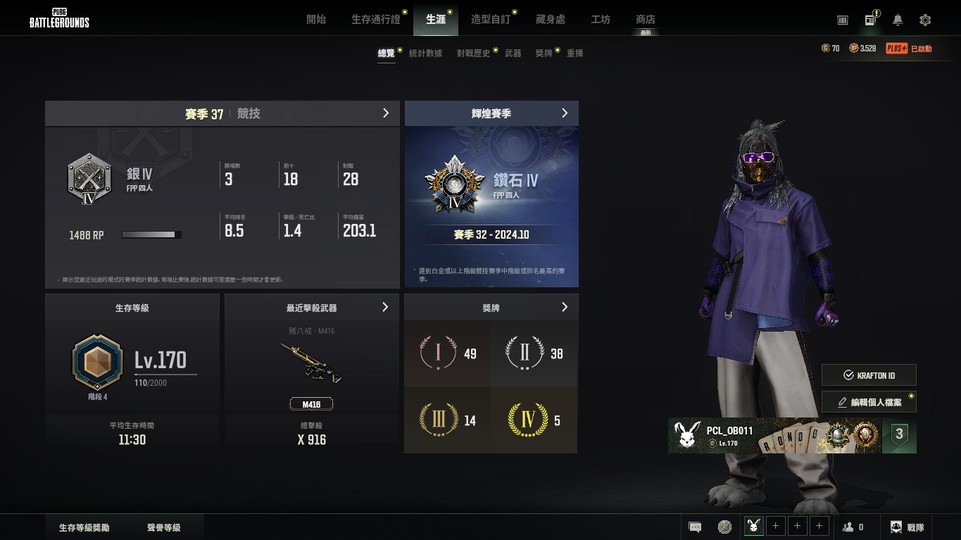The image size is (961, 540).
Task: Open the 造型自訂 customization menu
Action: [490, 19]
